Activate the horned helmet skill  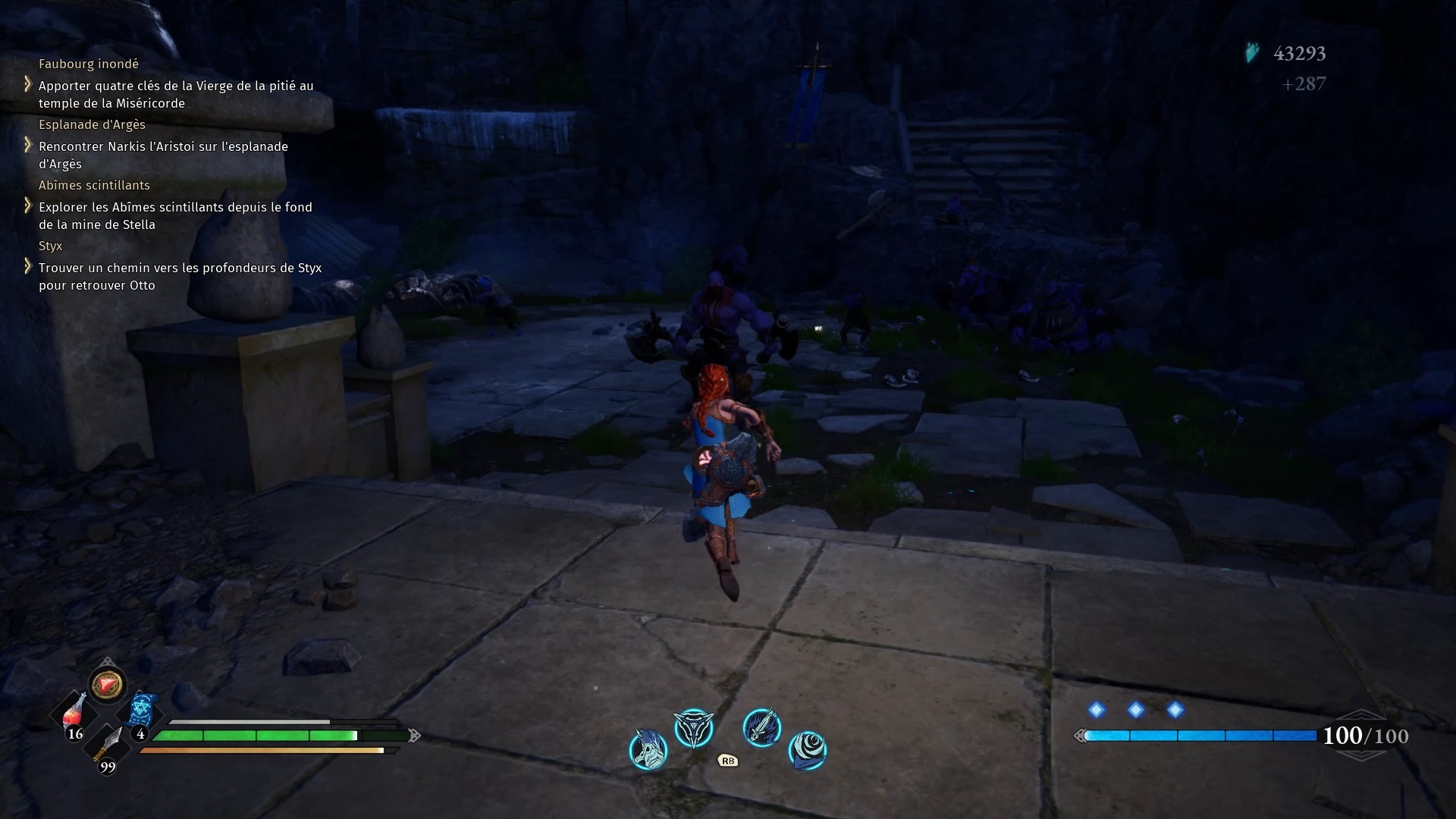pyautogui.click(x=648, y=749)
